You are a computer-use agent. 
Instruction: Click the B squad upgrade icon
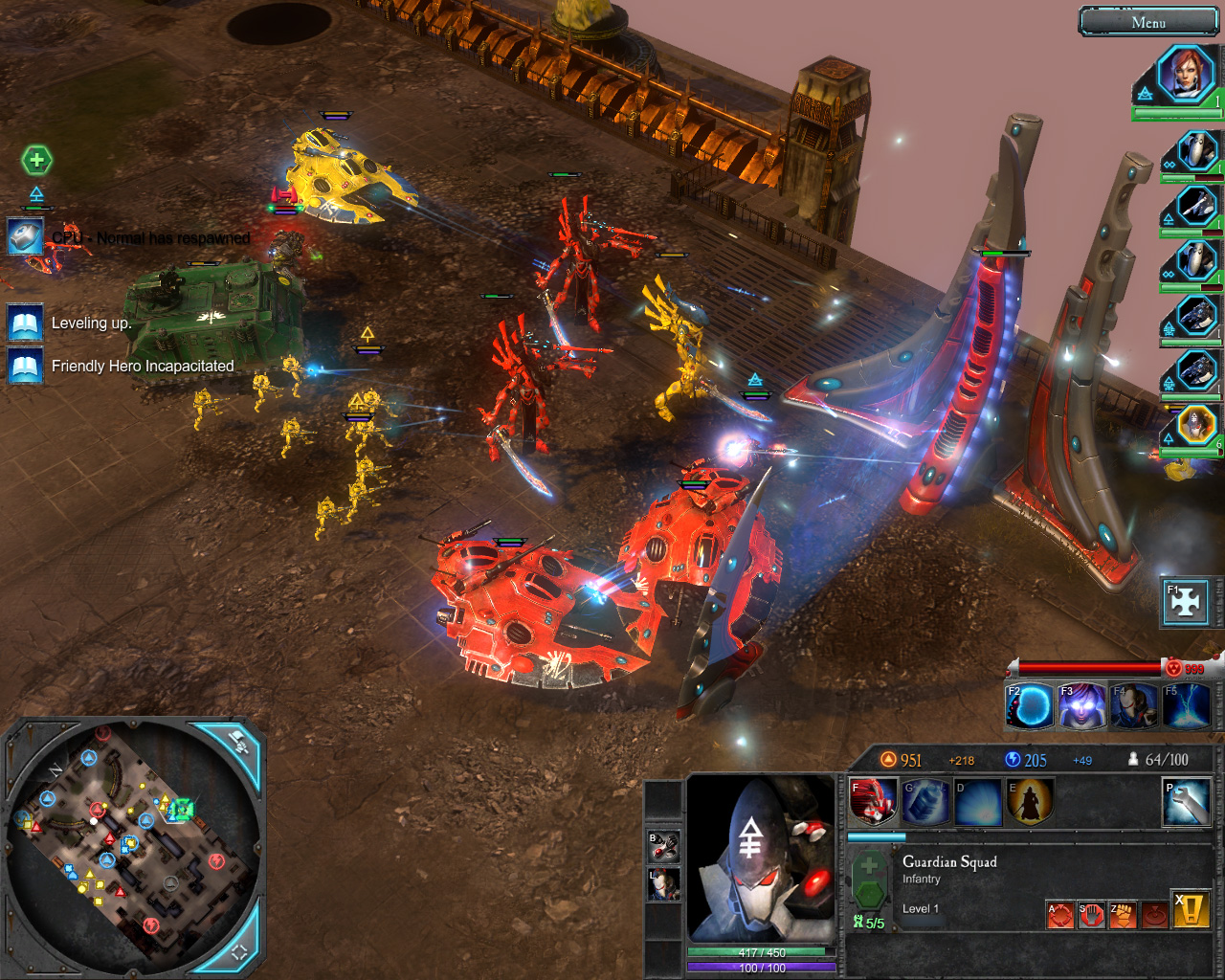(664, 846)
